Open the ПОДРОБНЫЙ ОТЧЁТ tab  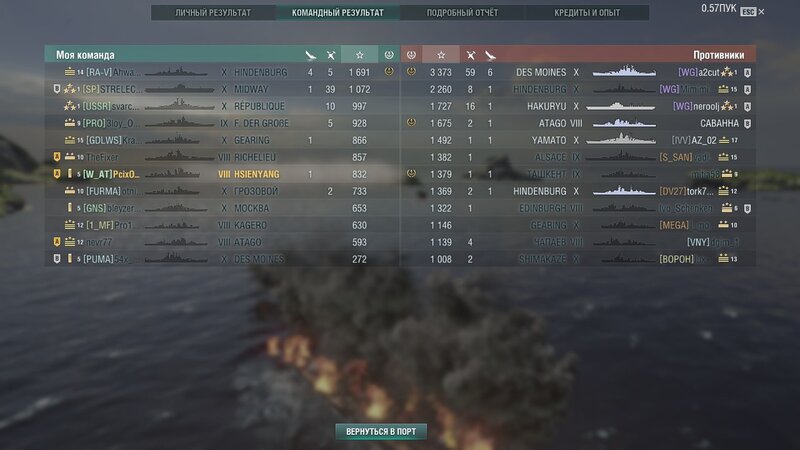pos(462,13)
